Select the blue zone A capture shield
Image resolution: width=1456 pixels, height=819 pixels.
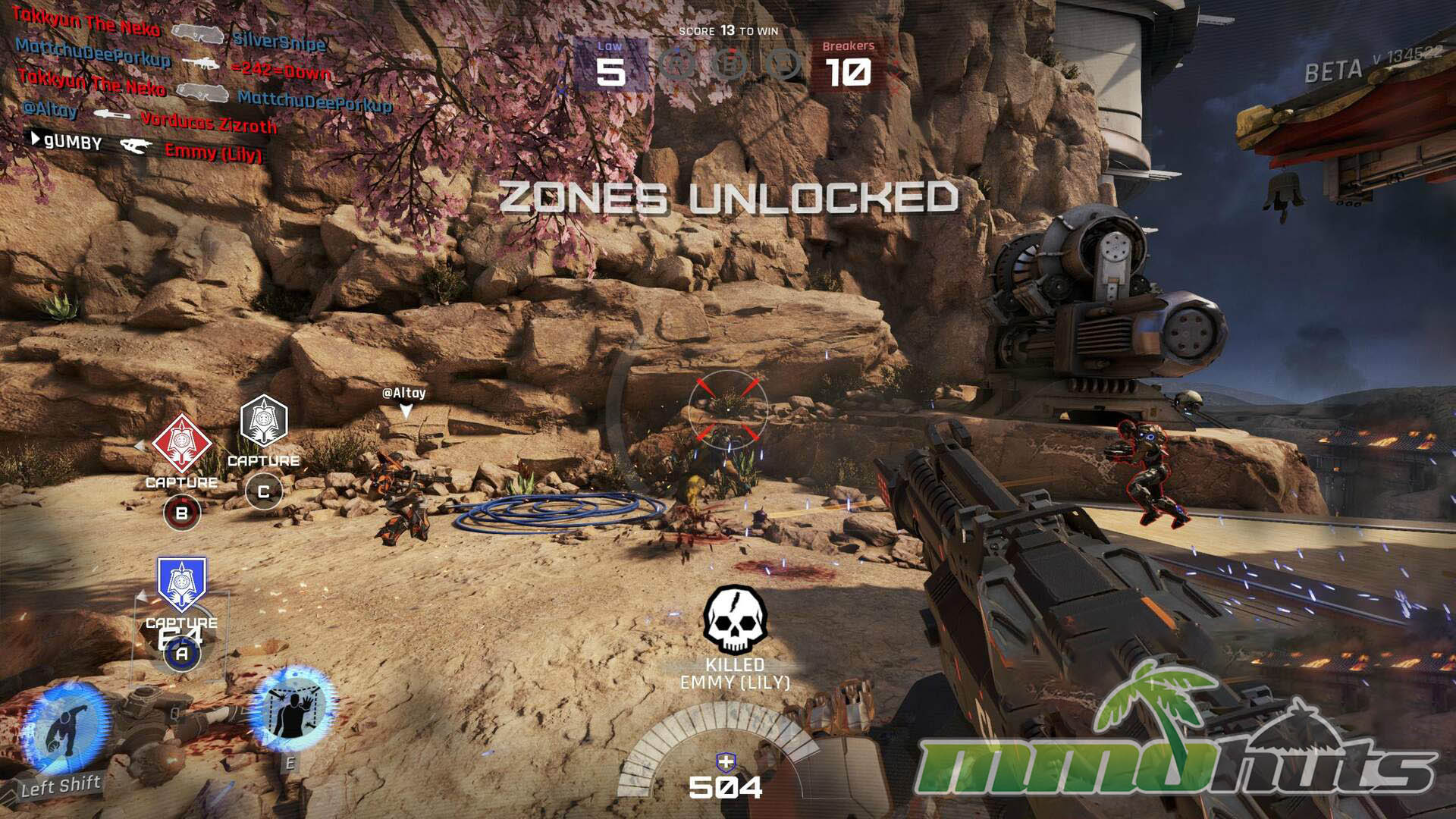coord(181,584)
